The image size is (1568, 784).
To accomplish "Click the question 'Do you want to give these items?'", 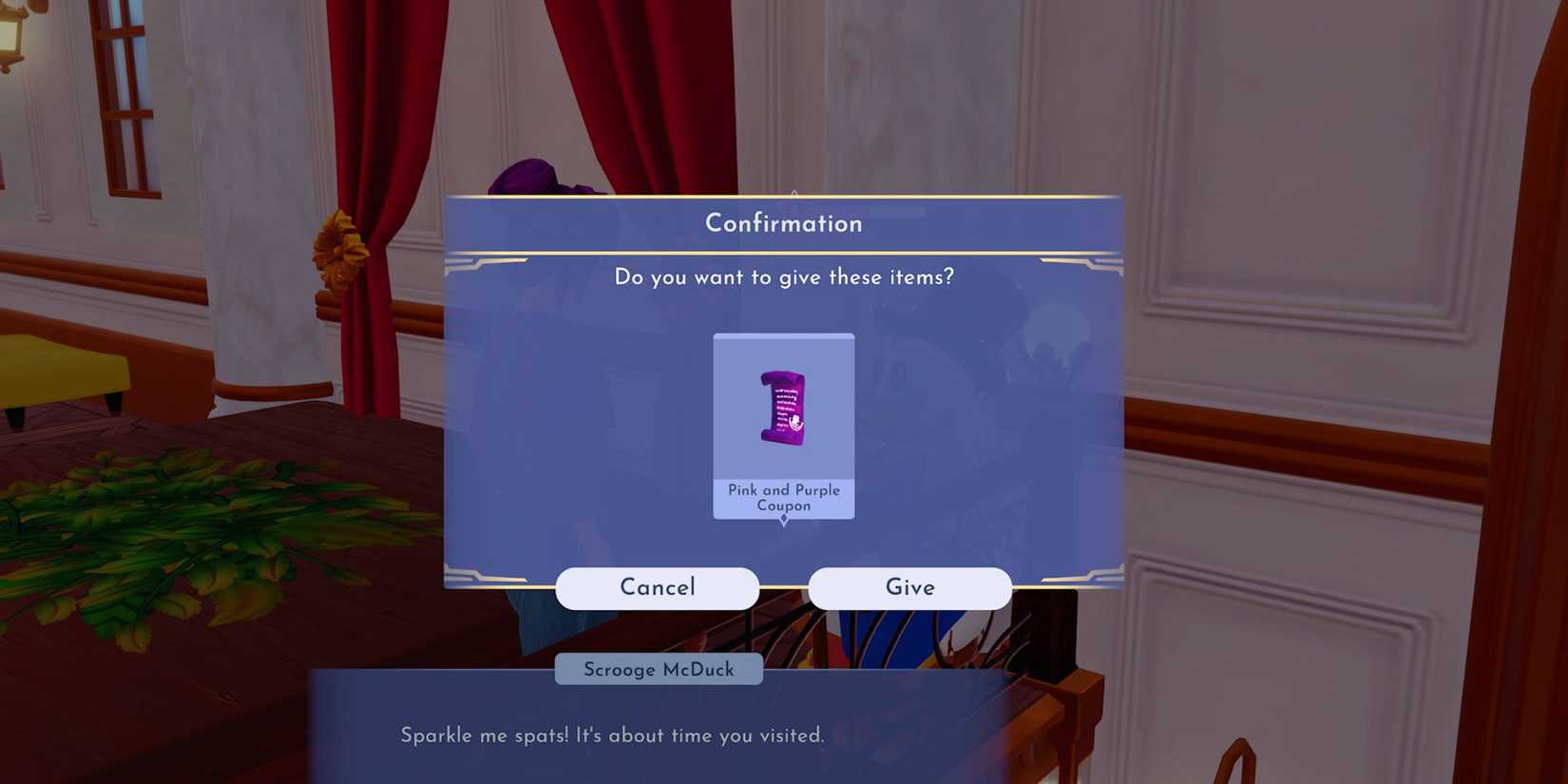I will pyautogui.click(x=783, y=277).
